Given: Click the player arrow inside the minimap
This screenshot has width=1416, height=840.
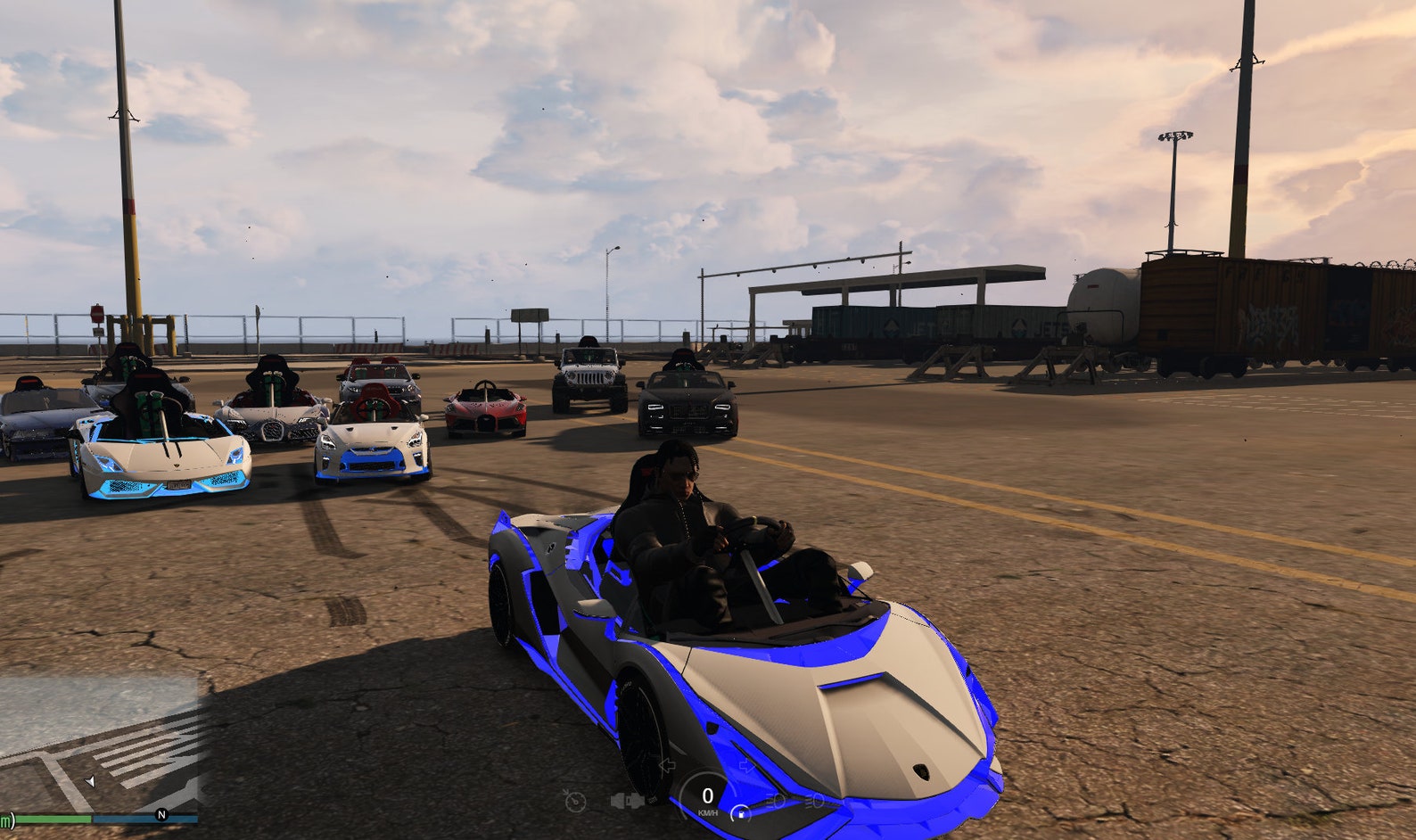Looking at the screenshot, I should coord(92,781).
